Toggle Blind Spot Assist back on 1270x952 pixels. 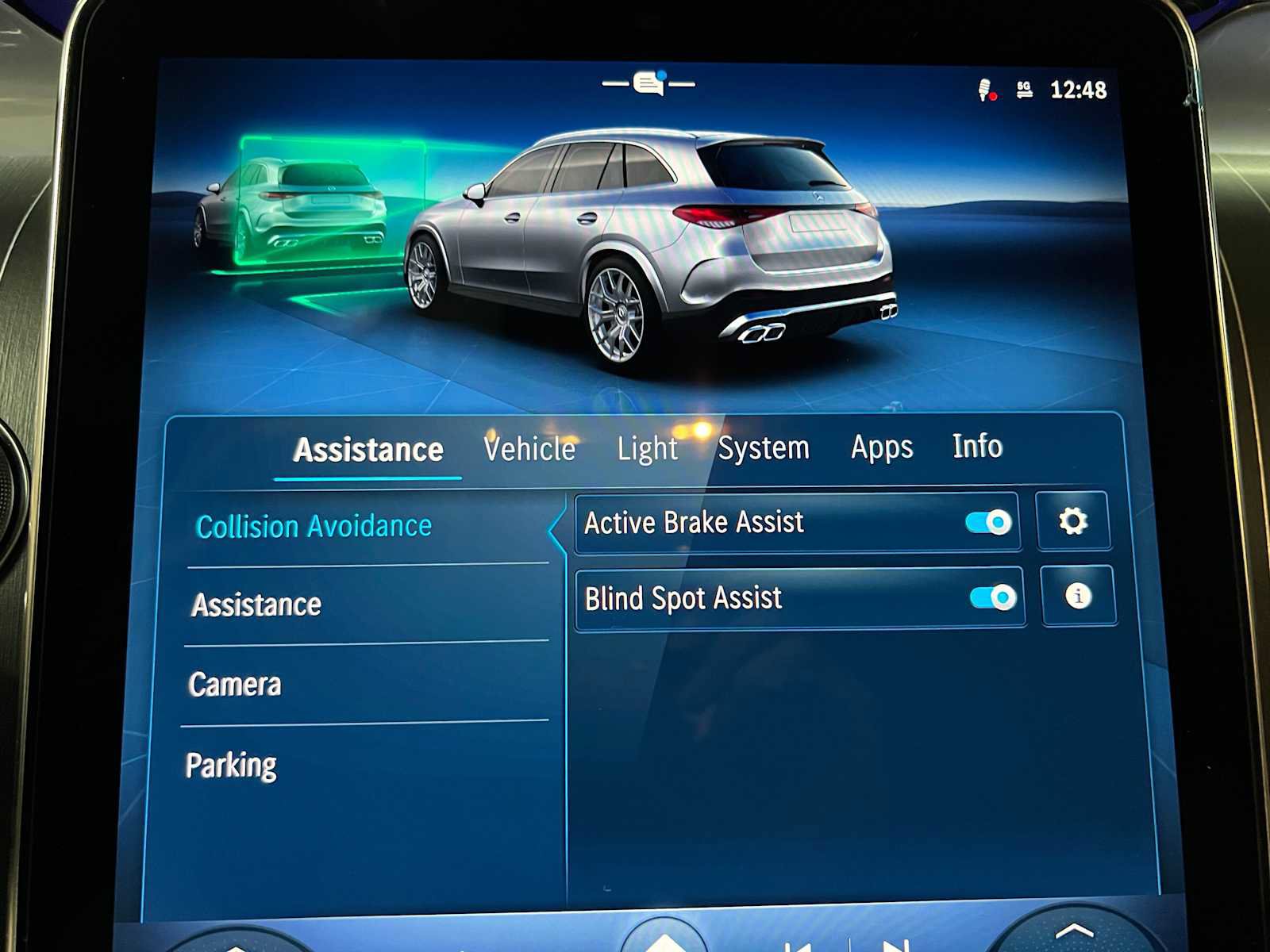991,596
